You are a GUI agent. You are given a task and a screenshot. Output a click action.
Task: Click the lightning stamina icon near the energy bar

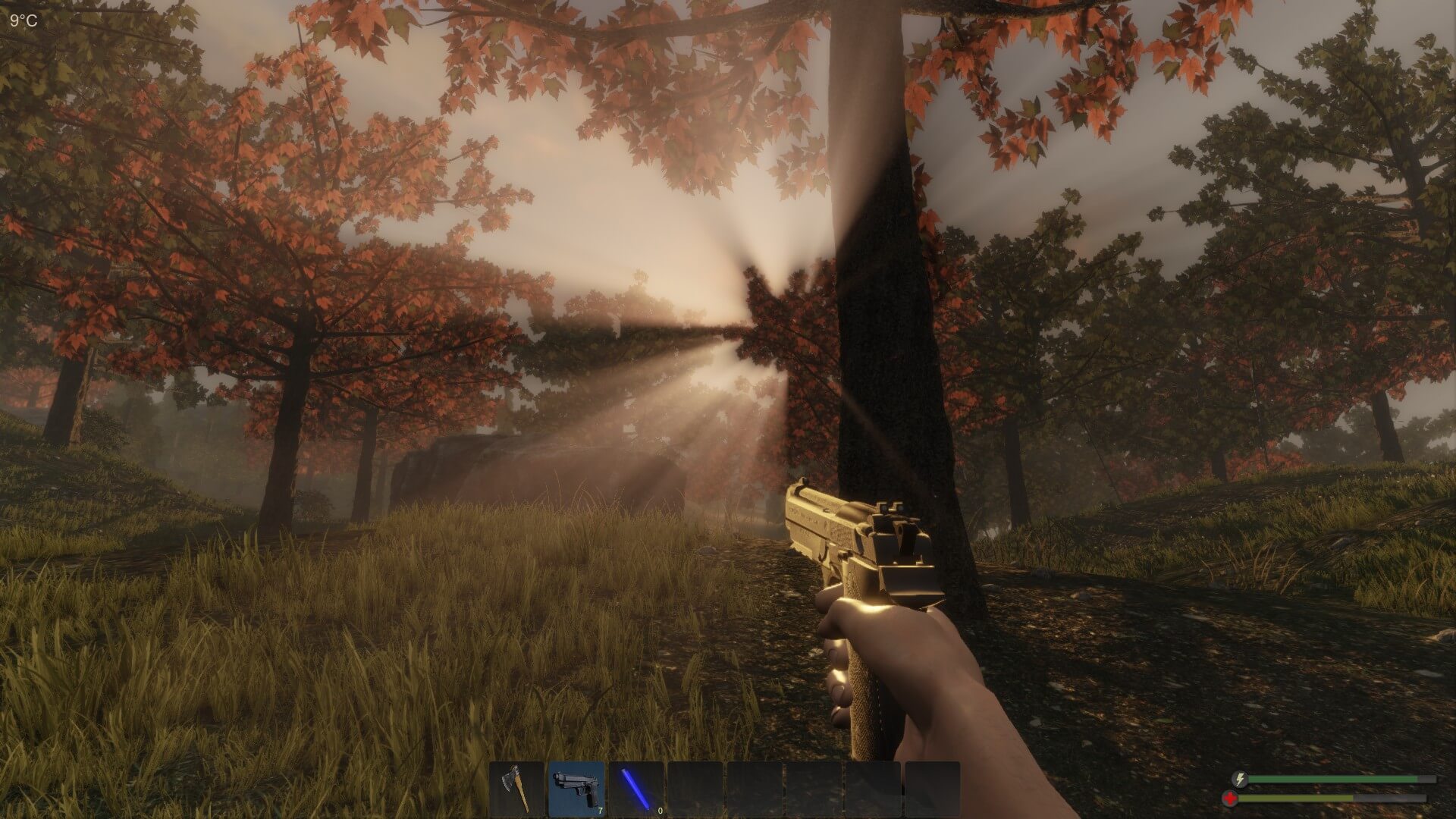(1239, 779)
